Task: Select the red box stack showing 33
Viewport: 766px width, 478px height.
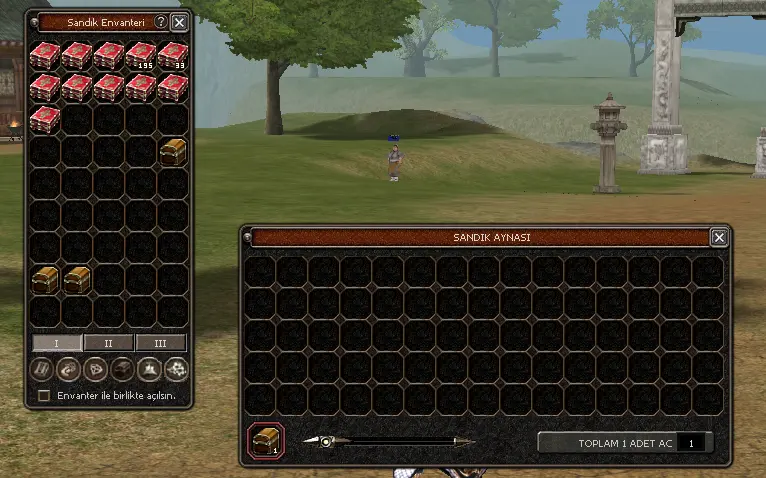Action: tap(172, 55)
